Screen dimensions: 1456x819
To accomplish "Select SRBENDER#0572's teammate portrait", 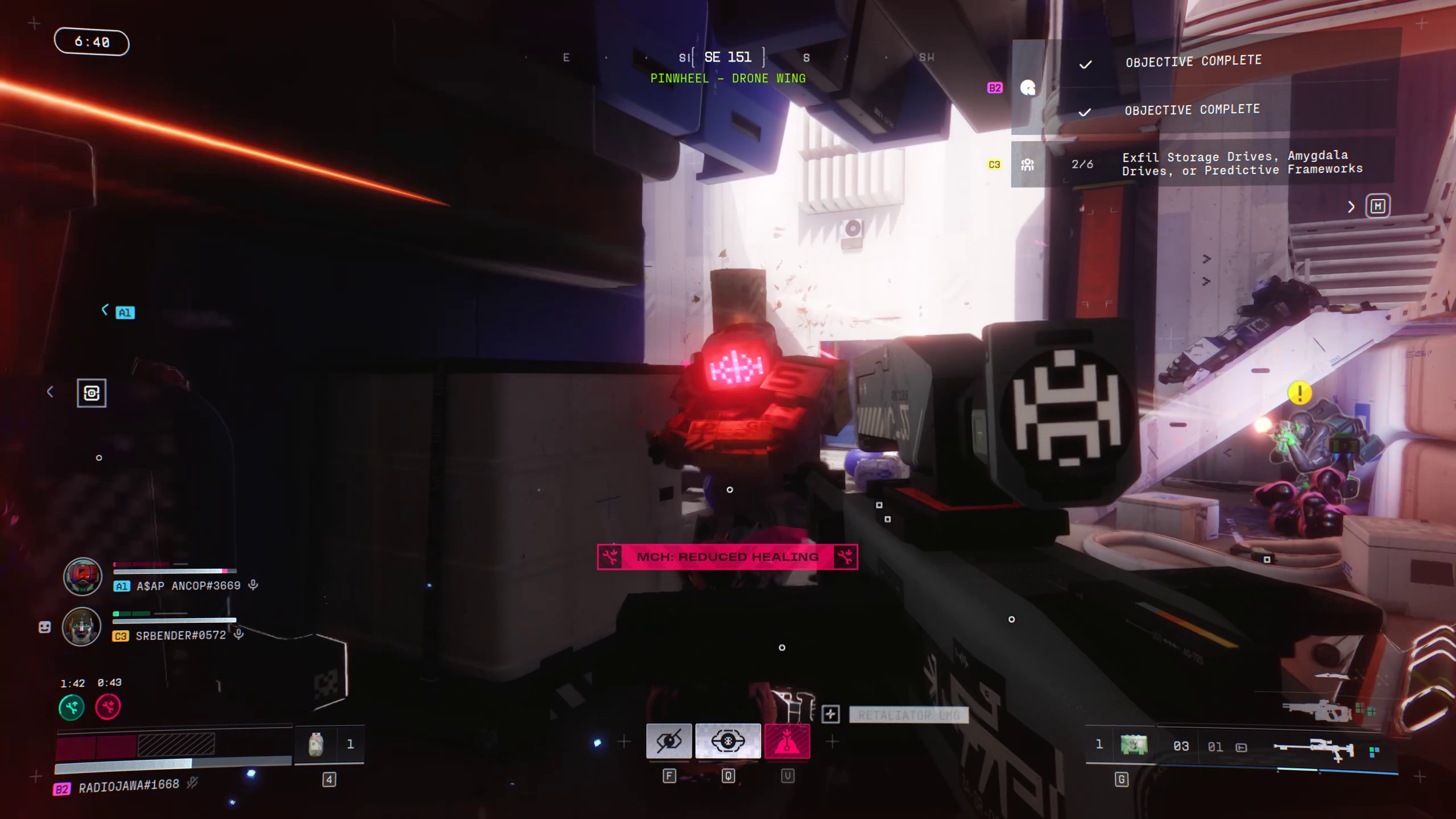I will point(81,626).
